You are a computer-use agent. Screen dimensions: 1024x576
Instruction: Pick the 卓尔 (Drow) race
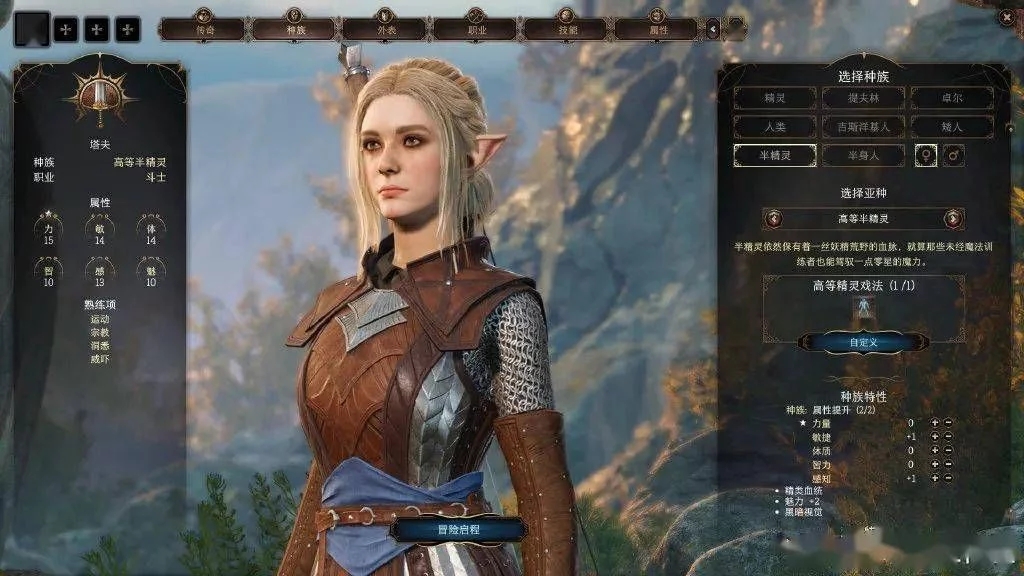[x=951, y=98]
